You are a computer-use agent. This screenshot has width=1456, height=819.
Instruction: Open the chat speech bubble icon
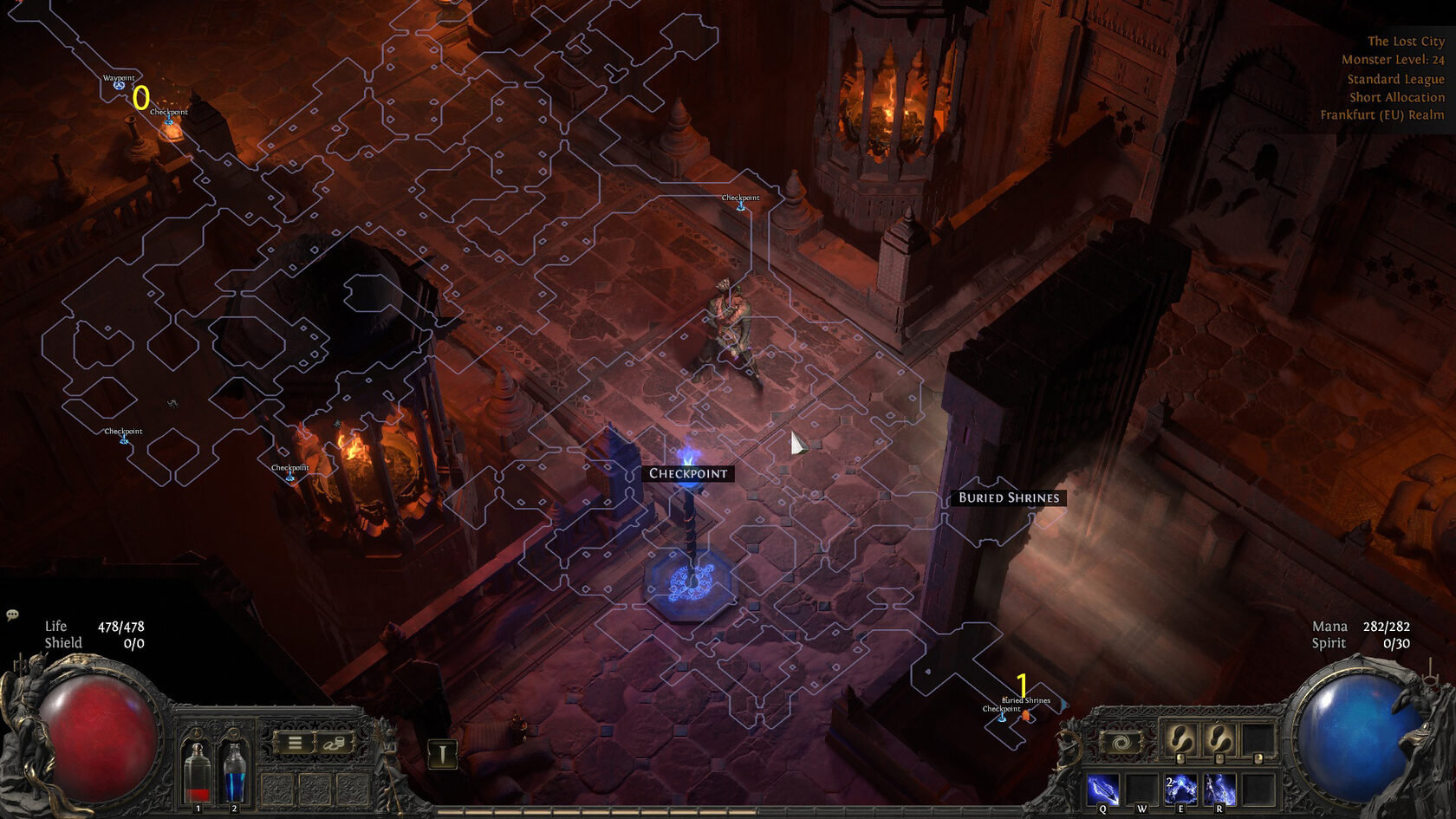pyautogui.click(x=12, y=614)
